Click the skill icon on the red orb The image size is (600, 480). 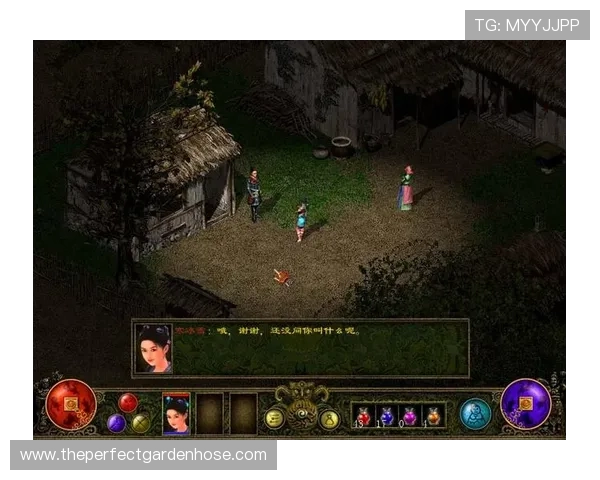[x=71, y=404]
